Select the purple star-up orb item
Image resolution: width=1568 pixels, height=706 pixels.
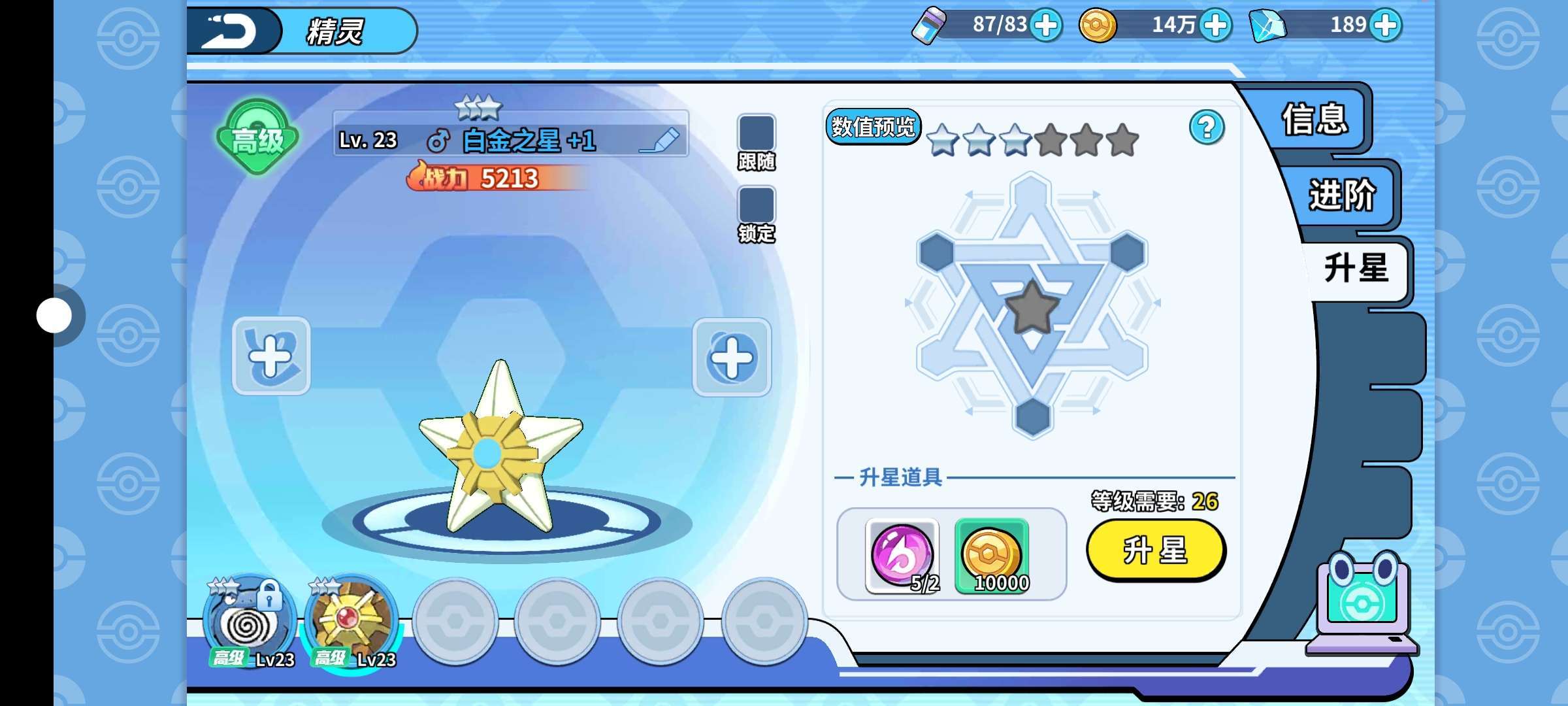[x=902, y=556]
